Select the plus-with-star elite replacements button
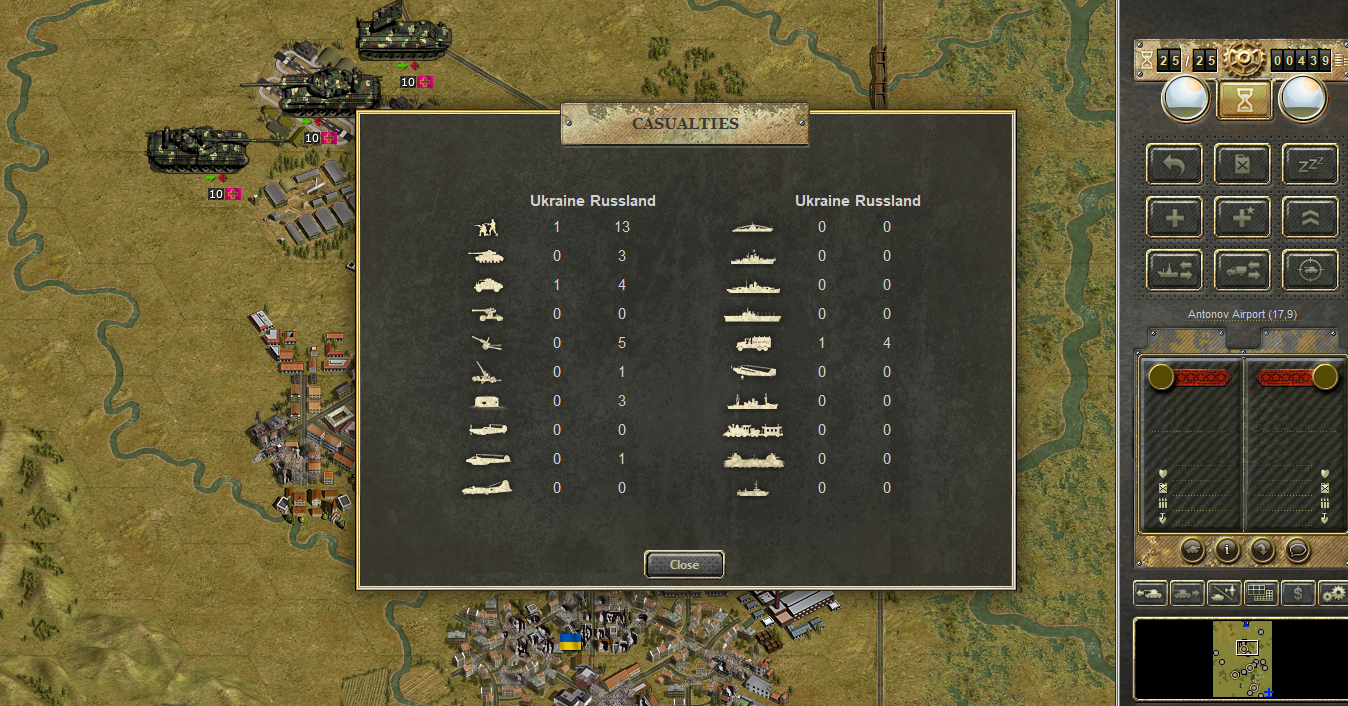This screenshot has height=706, width=1348. pos(1242,217)
